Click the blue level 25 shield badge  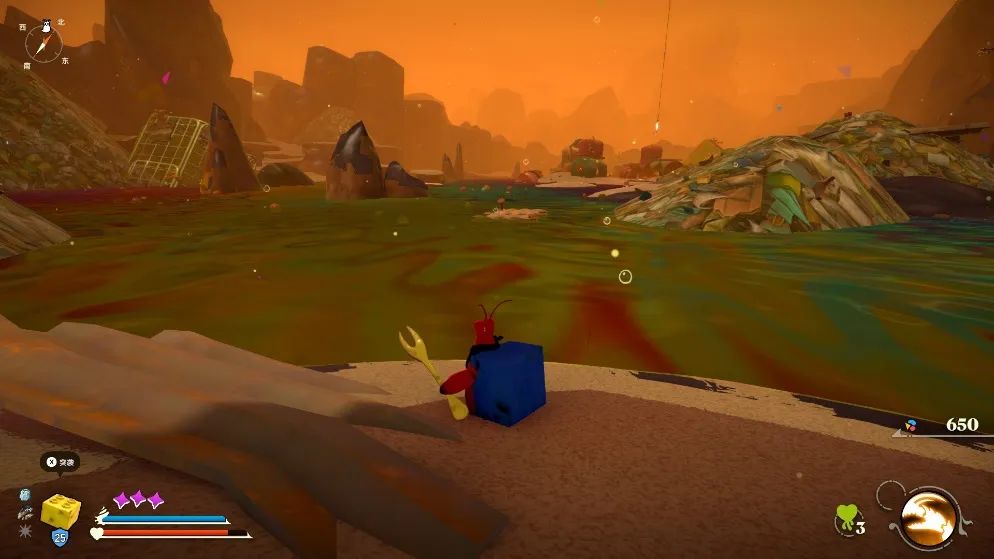point(59,538)
